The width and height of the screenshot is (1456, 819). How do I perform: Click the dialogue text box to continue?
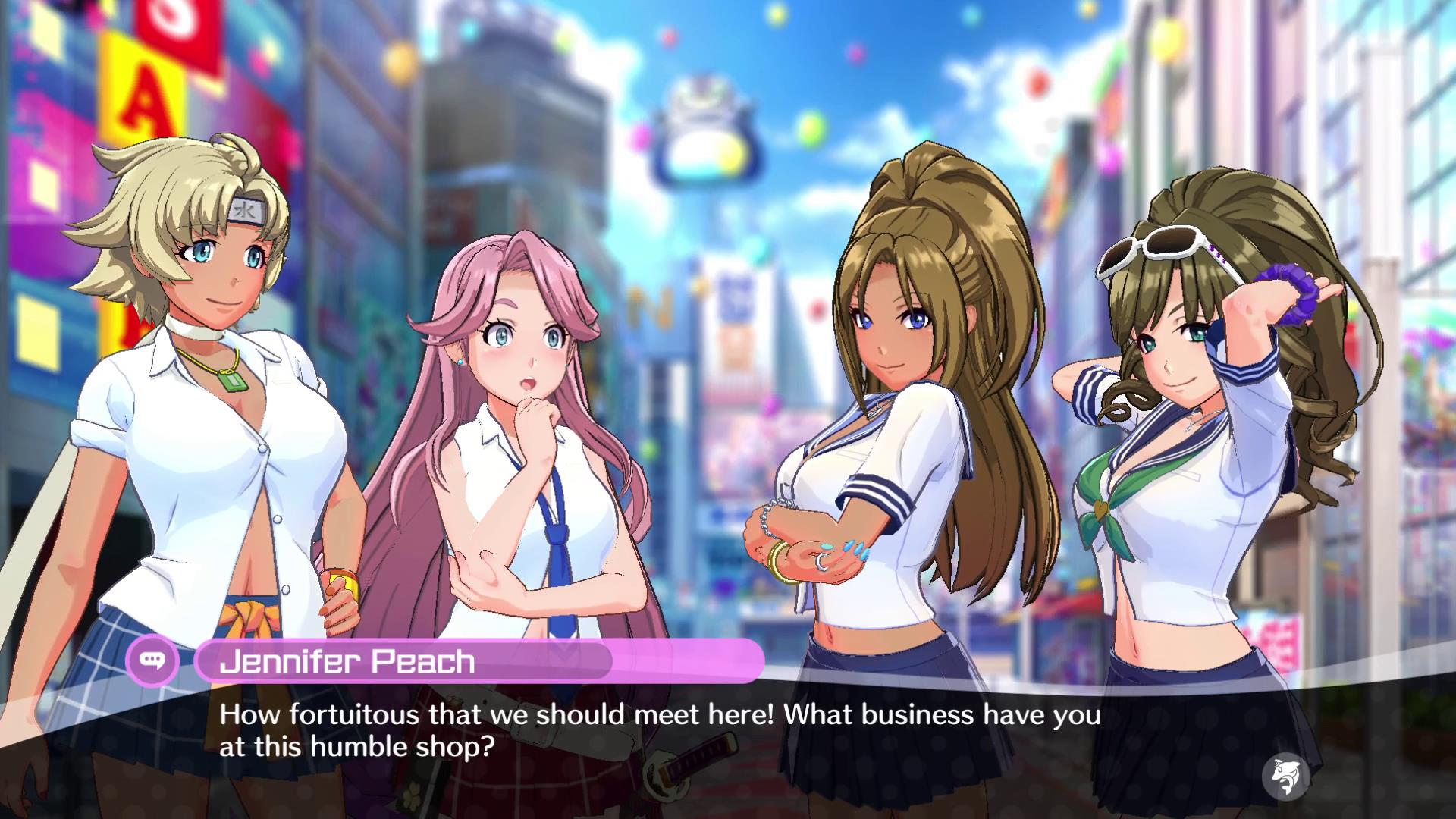pyautogui.click(x=658, y=730)
